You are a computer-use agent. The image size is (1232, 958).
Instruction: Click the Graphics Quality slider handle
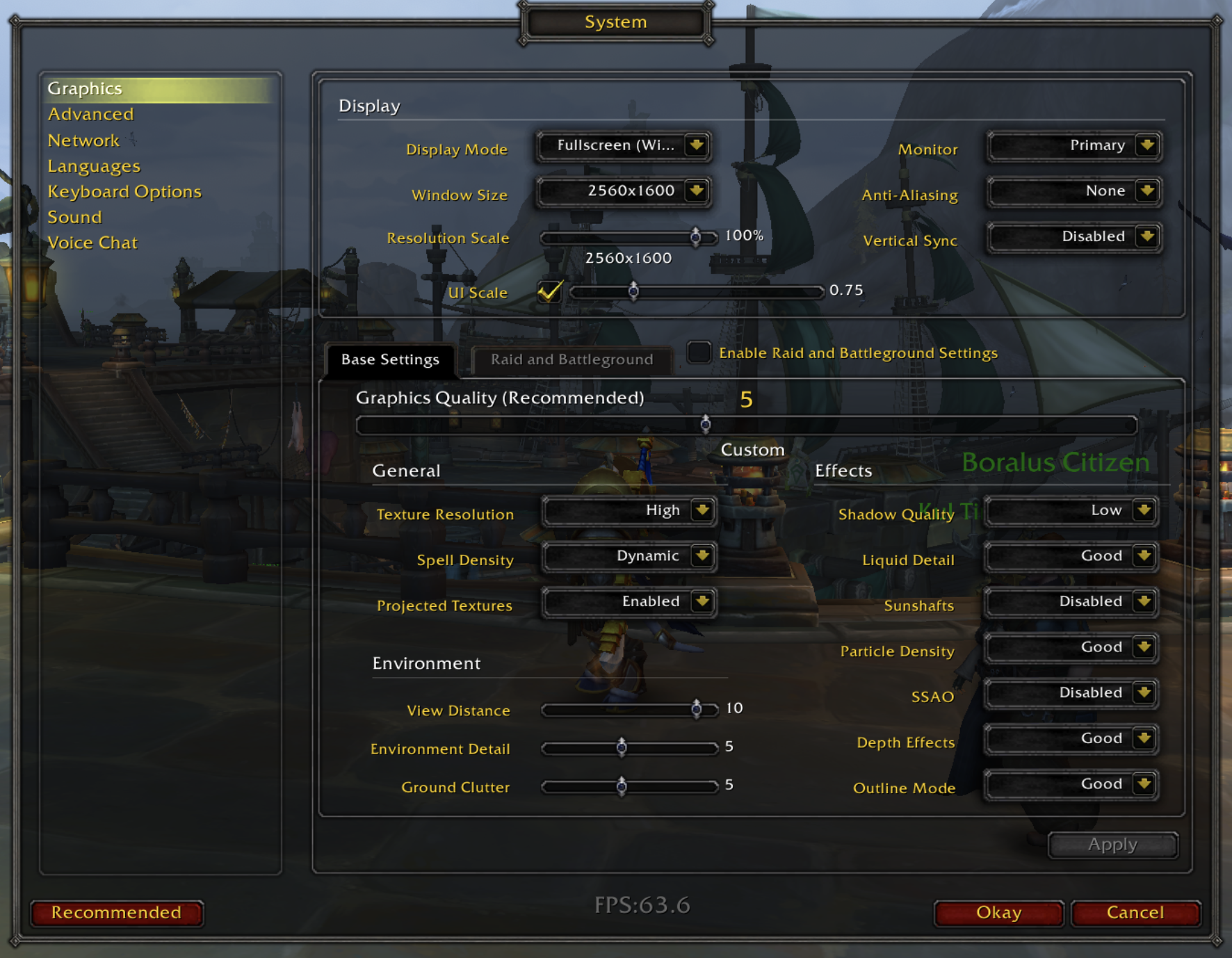click(x=706, y=424)
